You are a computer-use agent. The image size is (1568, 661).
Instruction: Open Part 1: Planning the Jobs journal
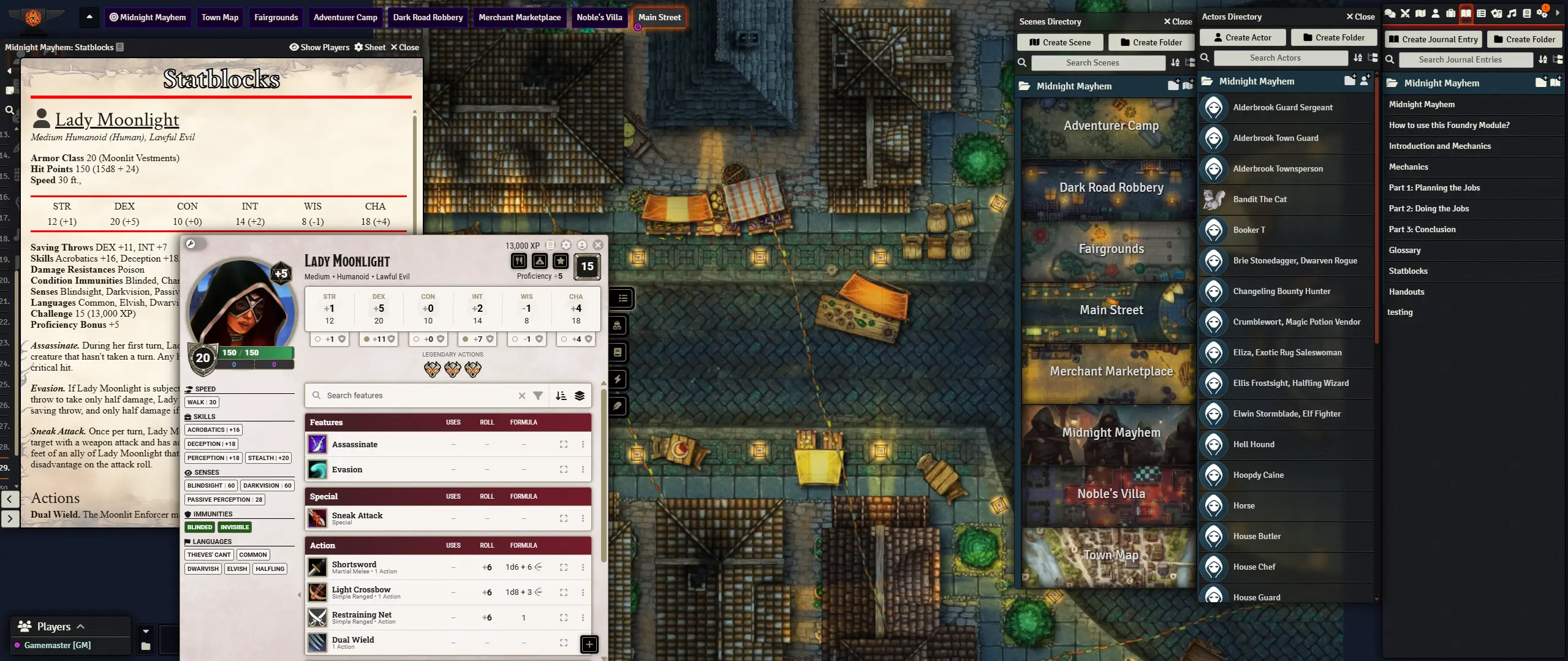pos(1434,187)
